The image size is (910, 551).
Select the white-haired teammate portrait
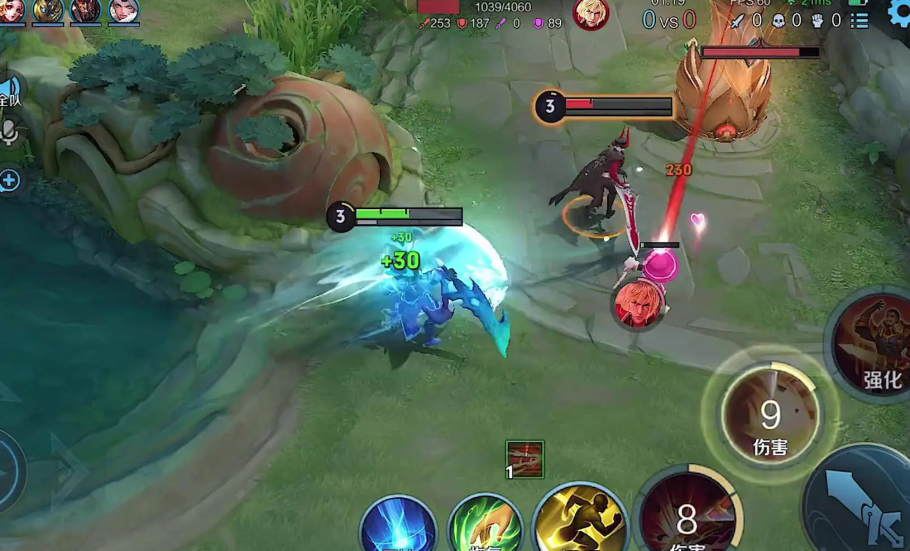click(123, 11)
